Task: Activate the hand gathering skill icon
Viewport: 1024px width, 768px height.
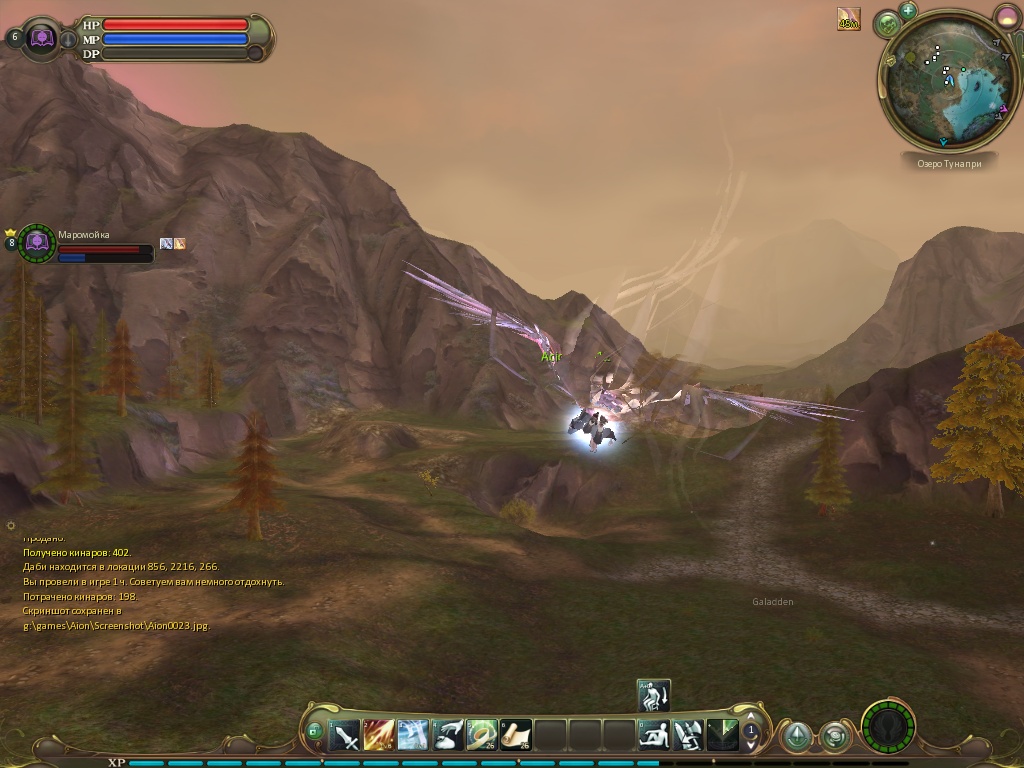Action: click(448, 736)
